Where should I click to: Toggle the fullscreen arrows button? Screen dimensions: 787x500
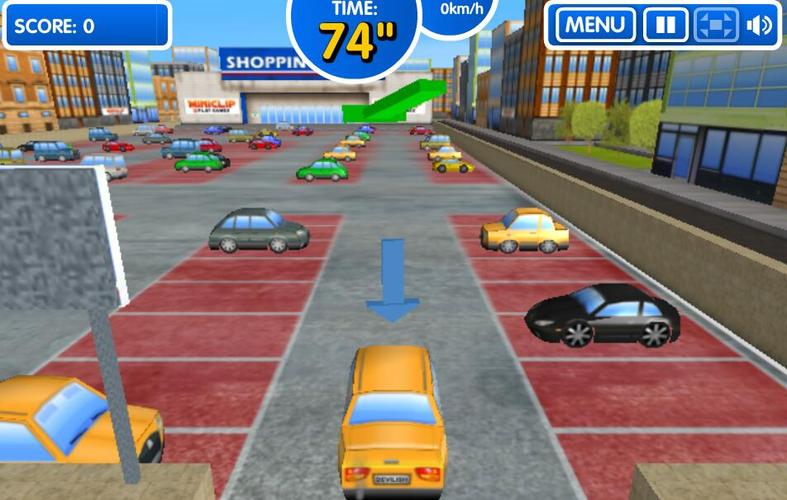(x=716, y=25)
